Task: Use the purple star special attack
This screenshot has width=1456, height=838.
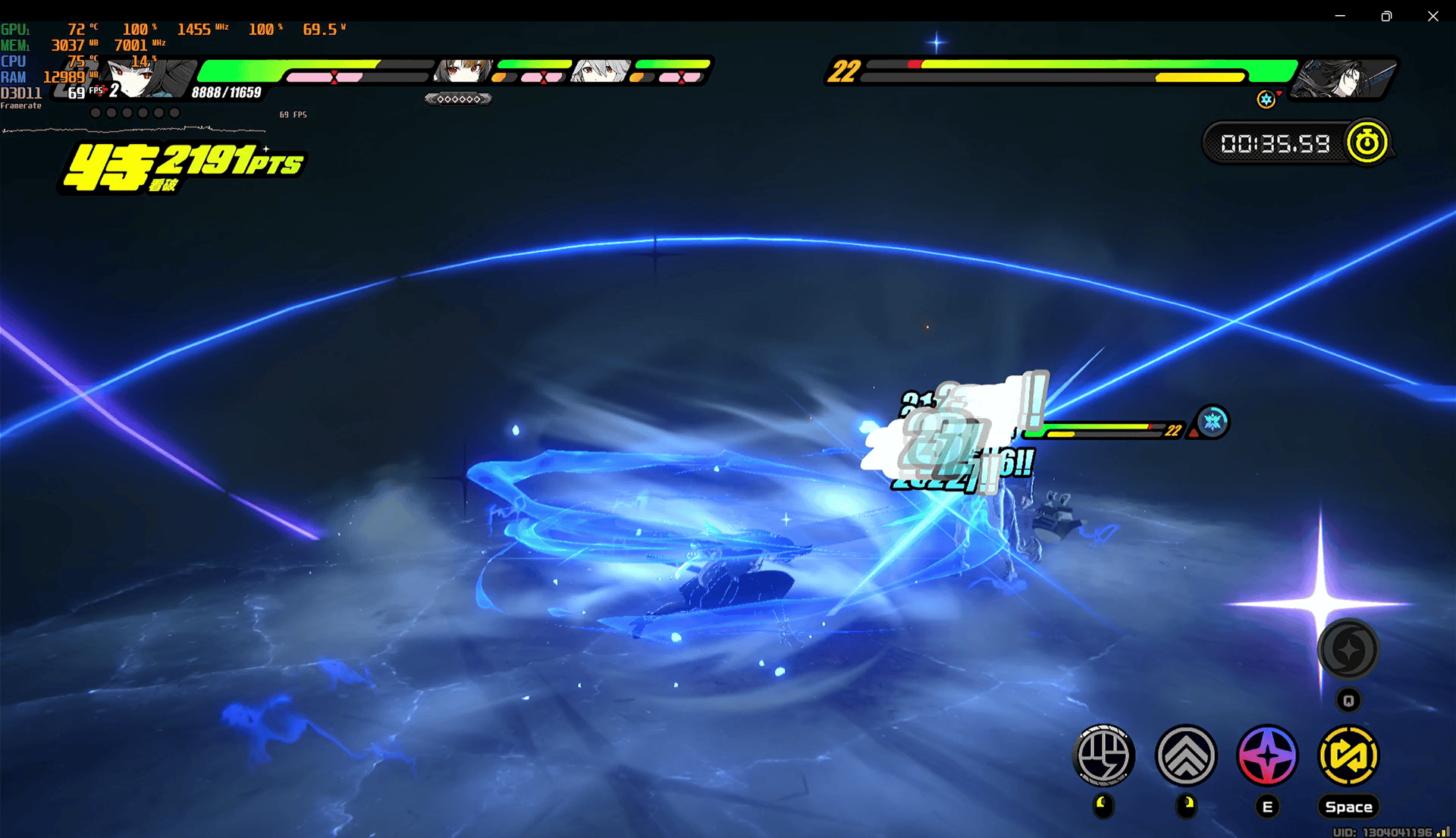Action: [x=1267, y=755]
